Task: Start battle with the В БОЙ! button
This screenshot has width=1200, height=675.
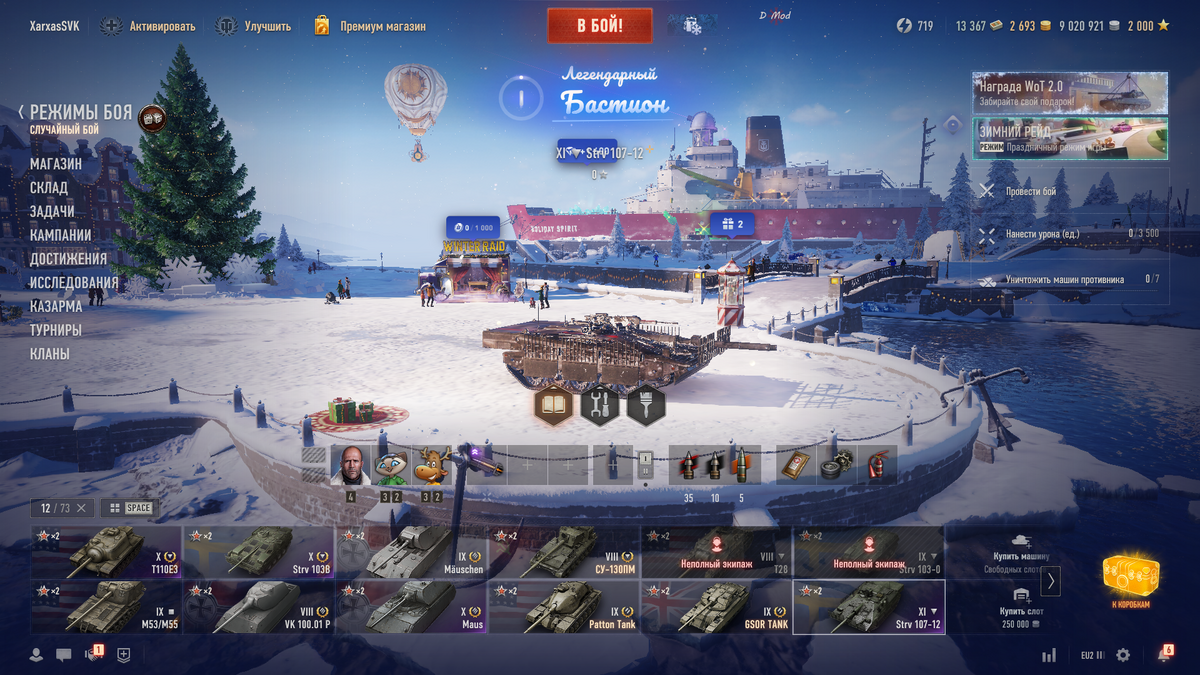Action: [x=599, y=26]
